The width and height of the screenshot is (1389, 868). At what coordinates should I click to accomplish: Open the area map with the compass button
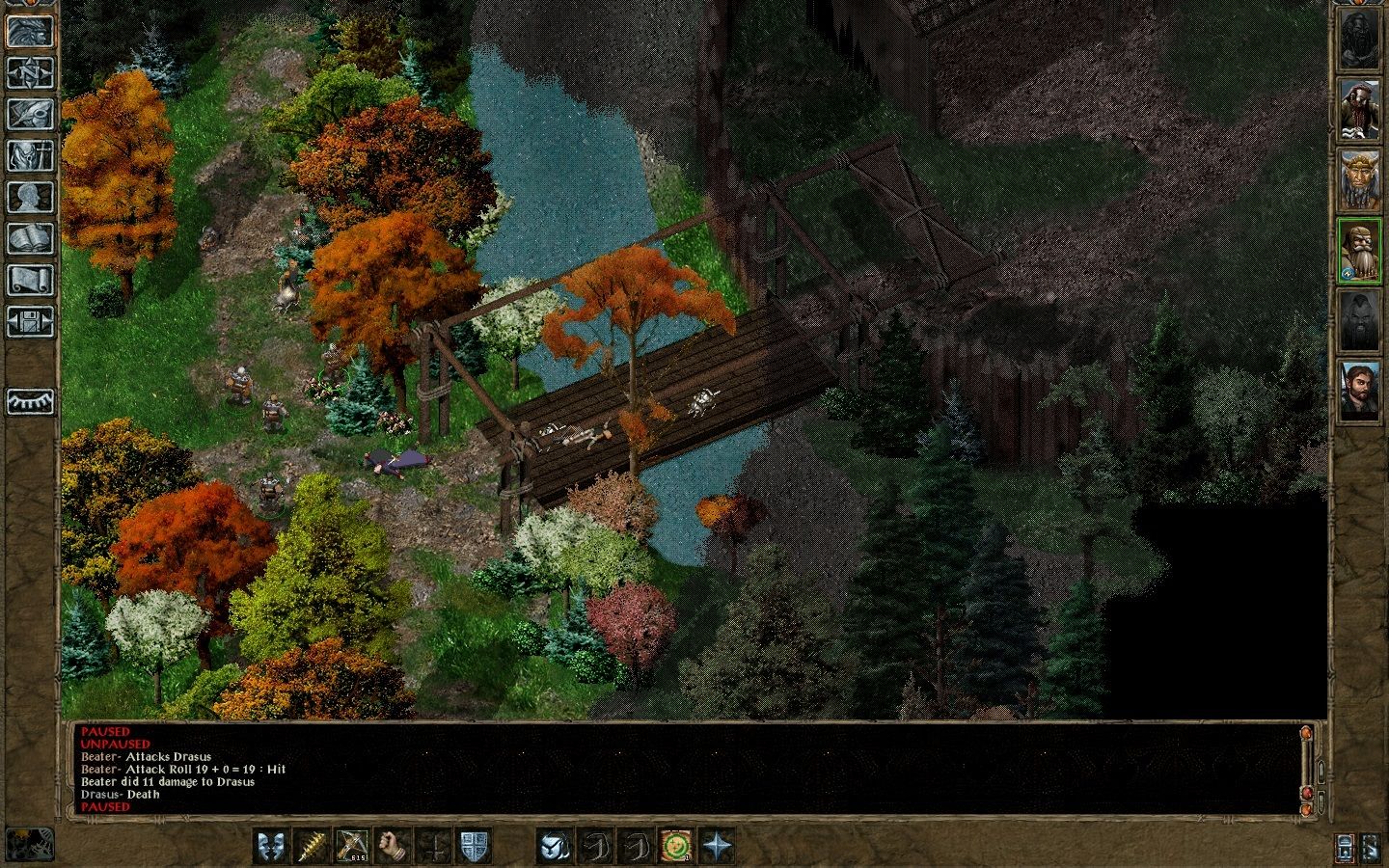tap(29, 72)
